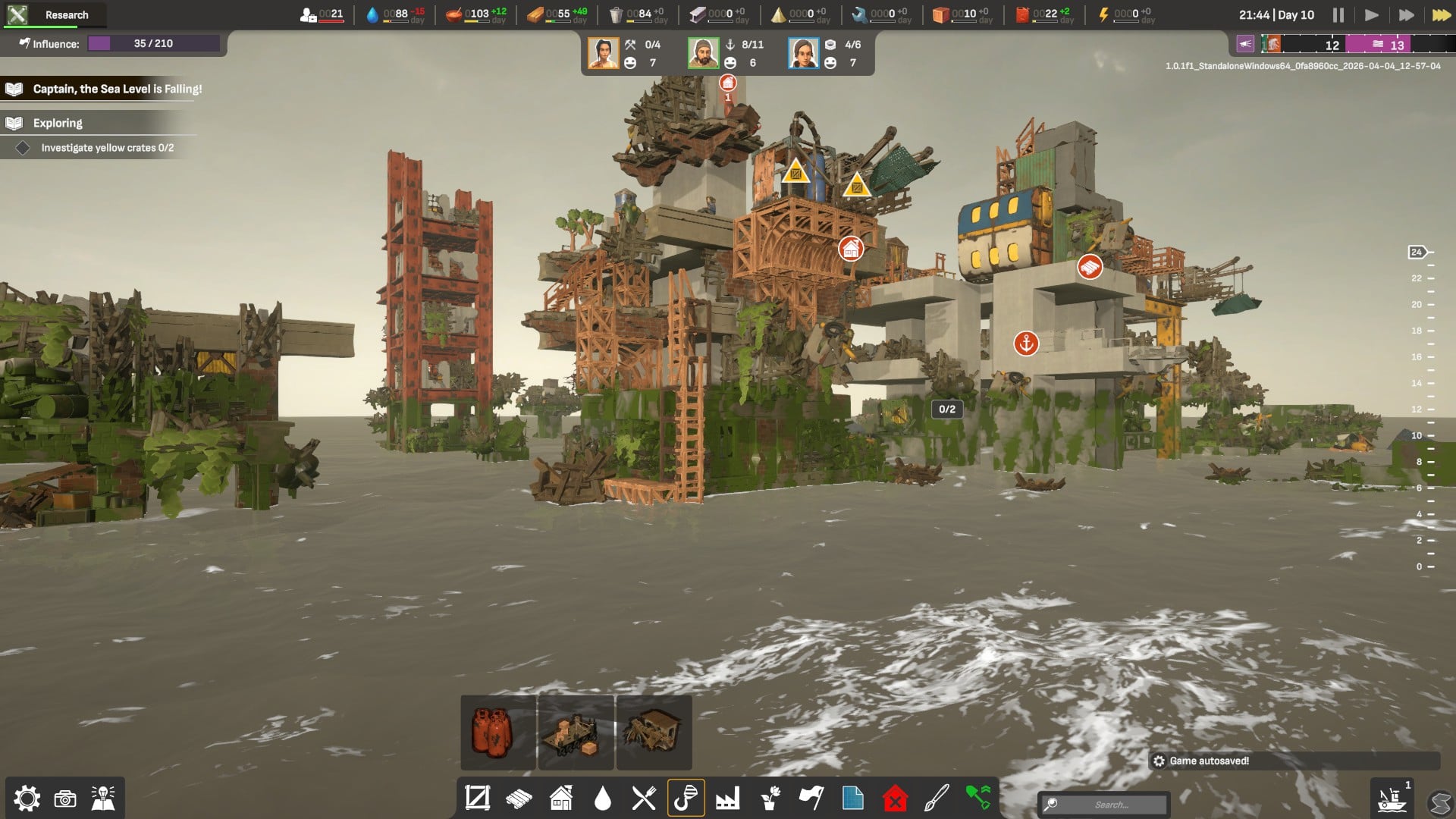Open the water droplet build category
The width and height of the screenshot is (1456, 819).
[x=603, y=798]
